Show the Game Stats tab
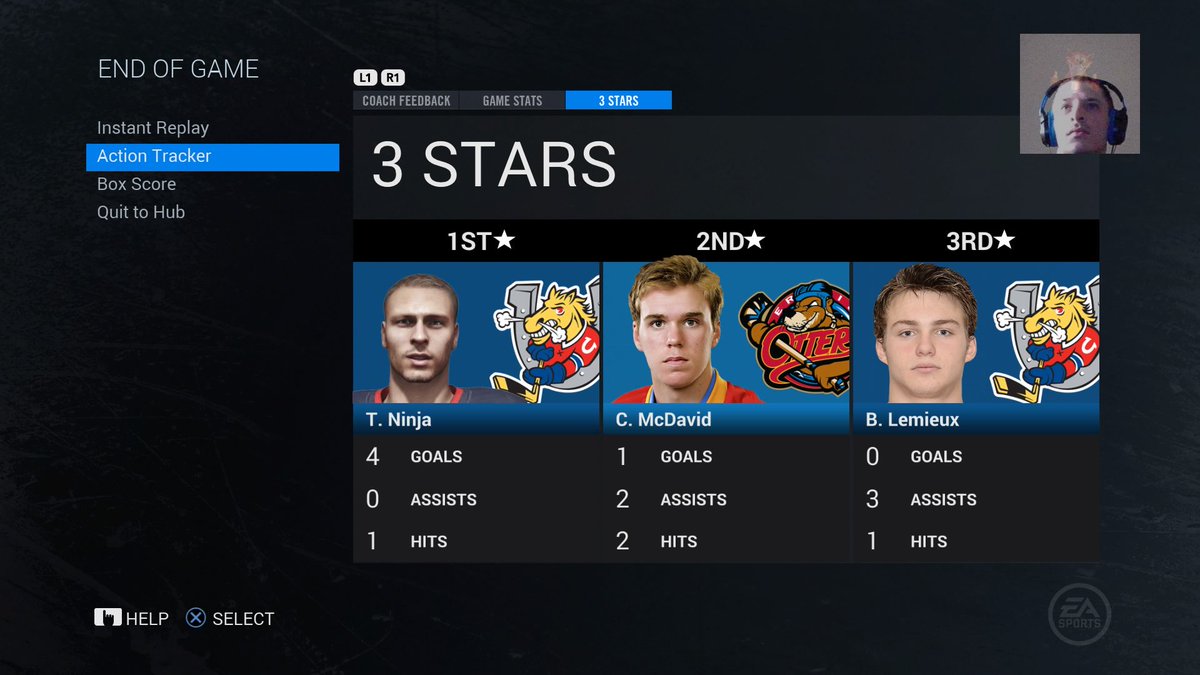 pos(512,100)
